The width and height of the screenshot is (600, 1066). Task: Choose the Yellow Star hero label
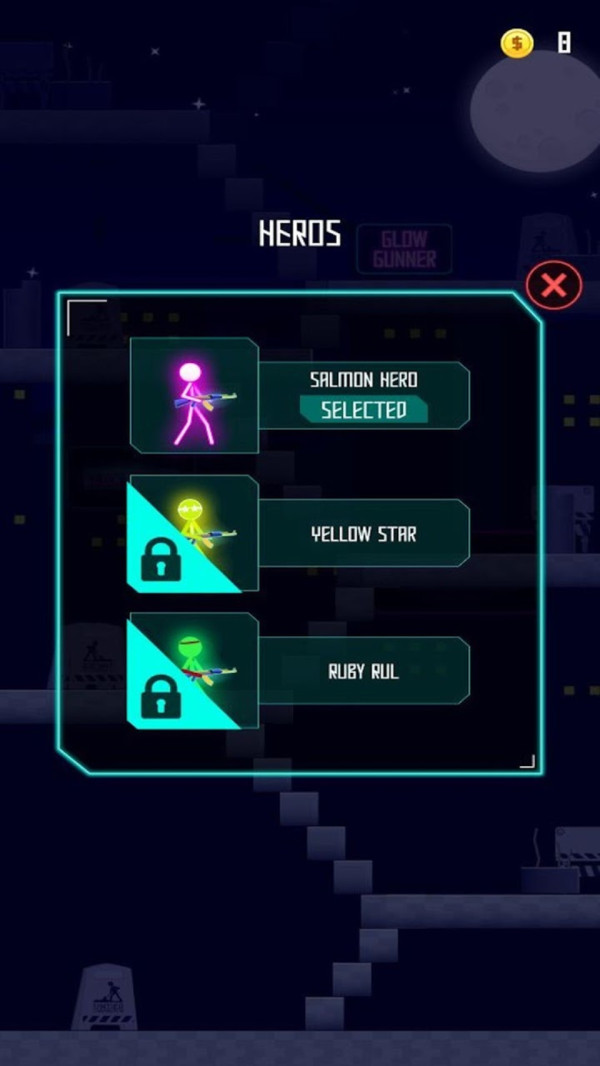pyautogui.click(x=363, y=534)
